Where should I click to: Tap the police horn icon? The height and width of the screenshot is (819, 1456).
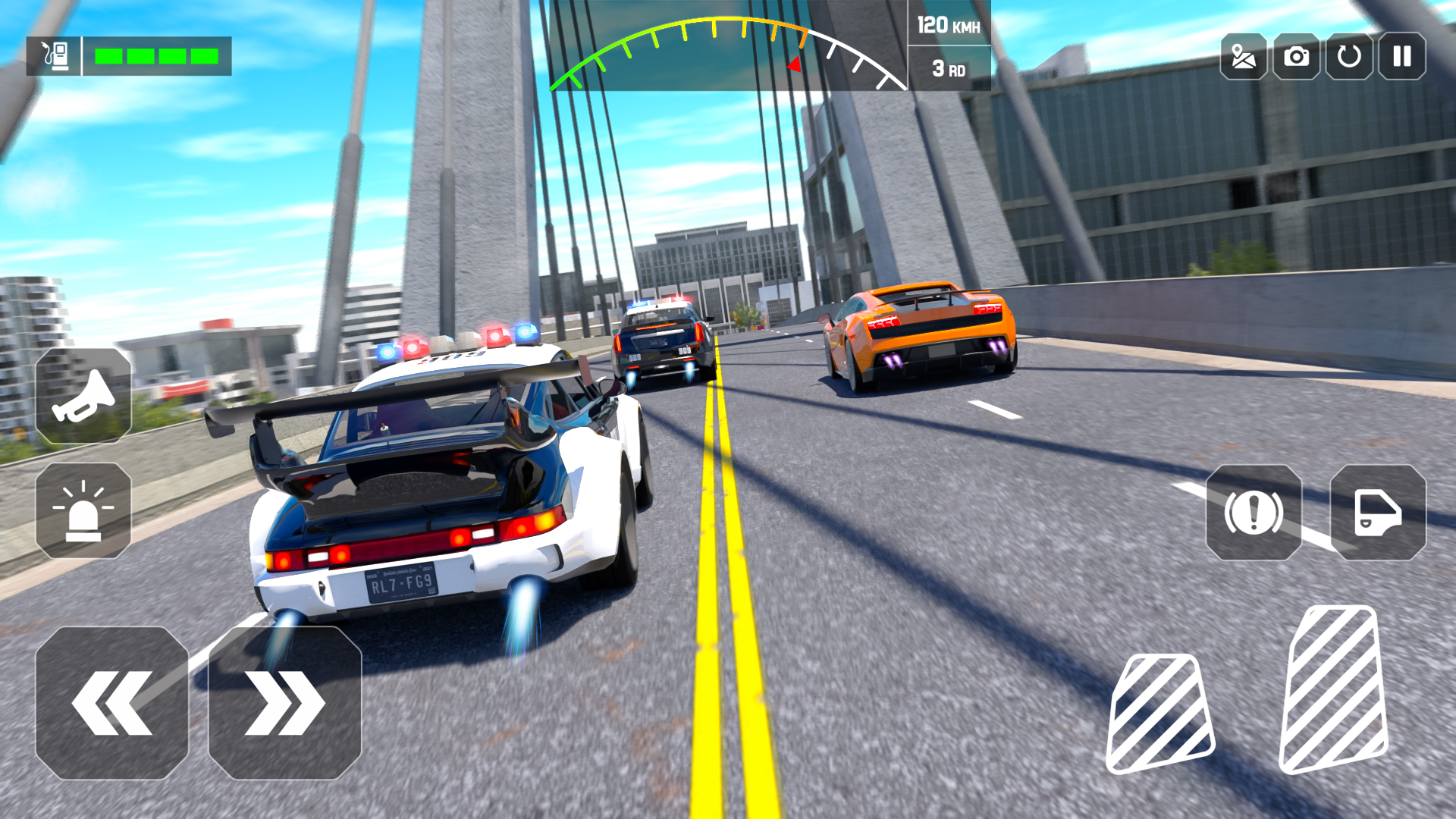coord(83,394)
